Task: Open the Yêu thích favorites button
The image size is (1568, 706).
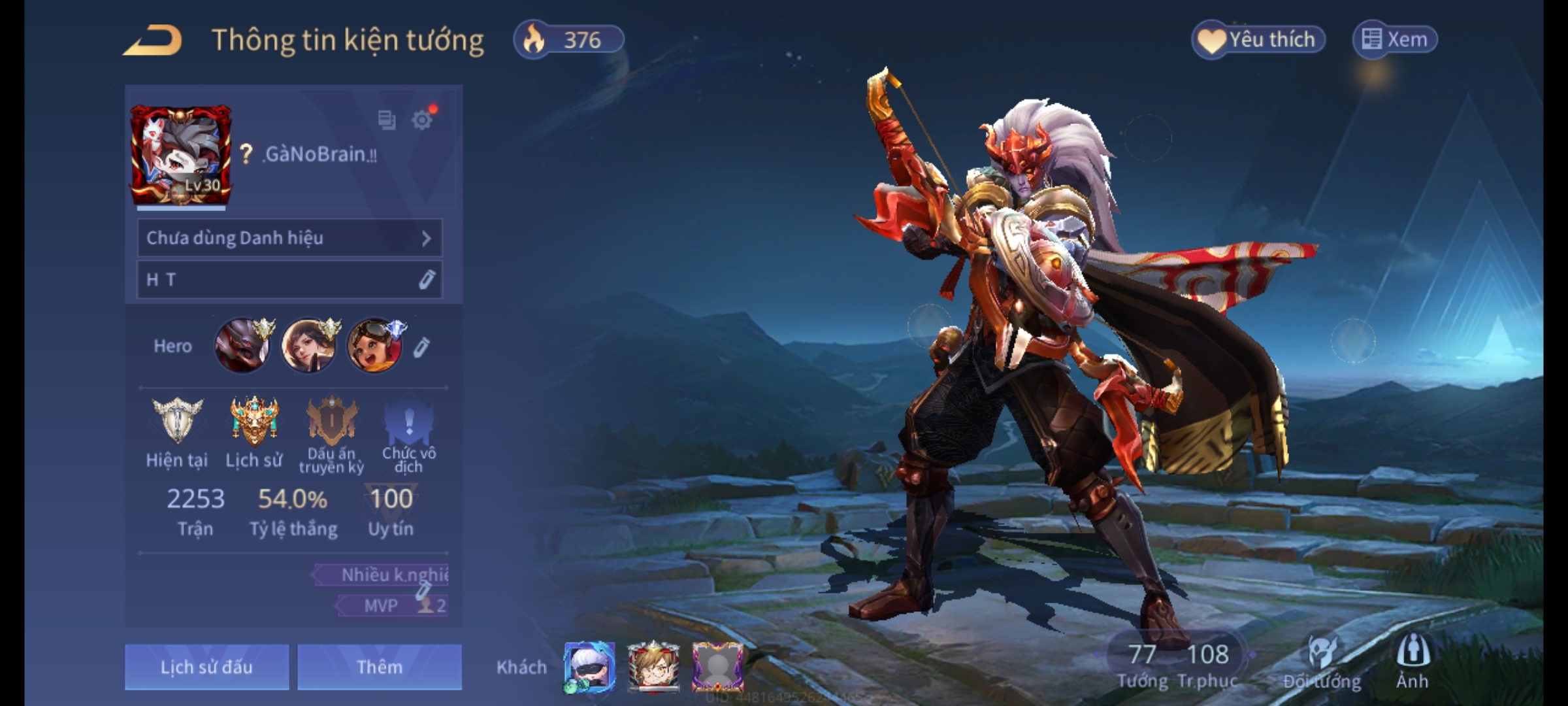Action: click(x=1258, y=40)
